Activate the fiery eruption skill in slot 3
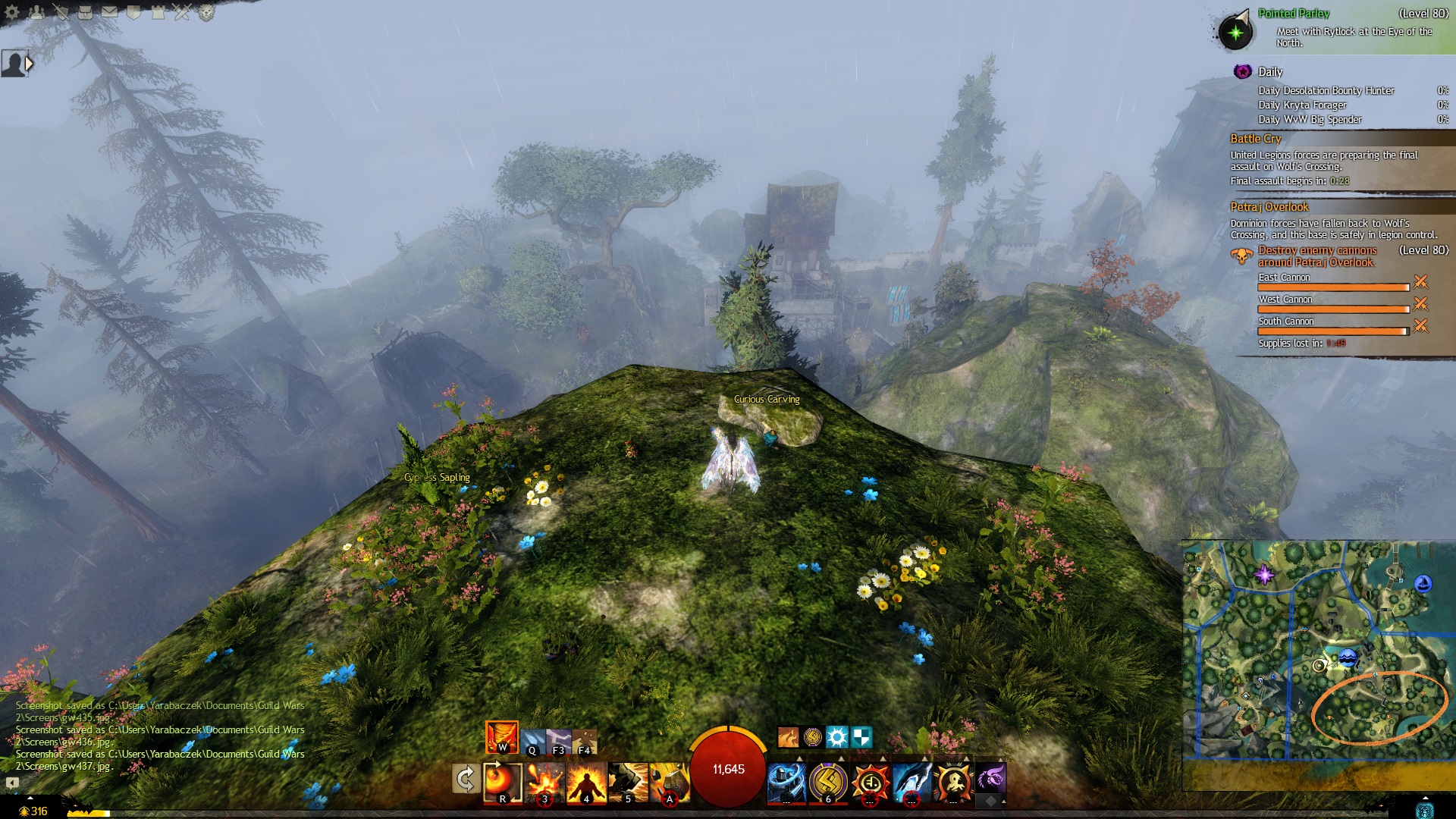The height and width of the screenshot is (819, 1456). 545,783
